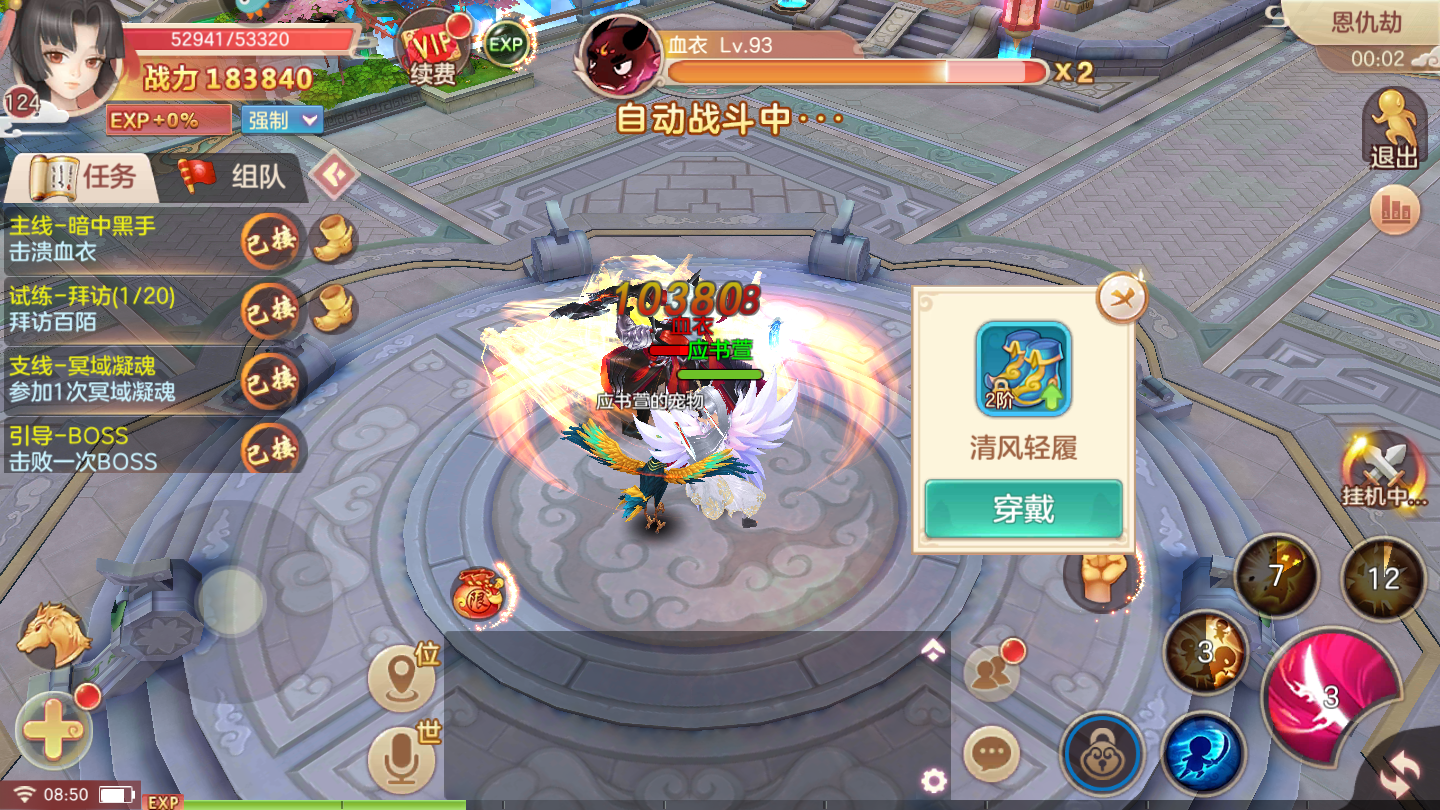Open the chat bubble message button

pos(991,754)
